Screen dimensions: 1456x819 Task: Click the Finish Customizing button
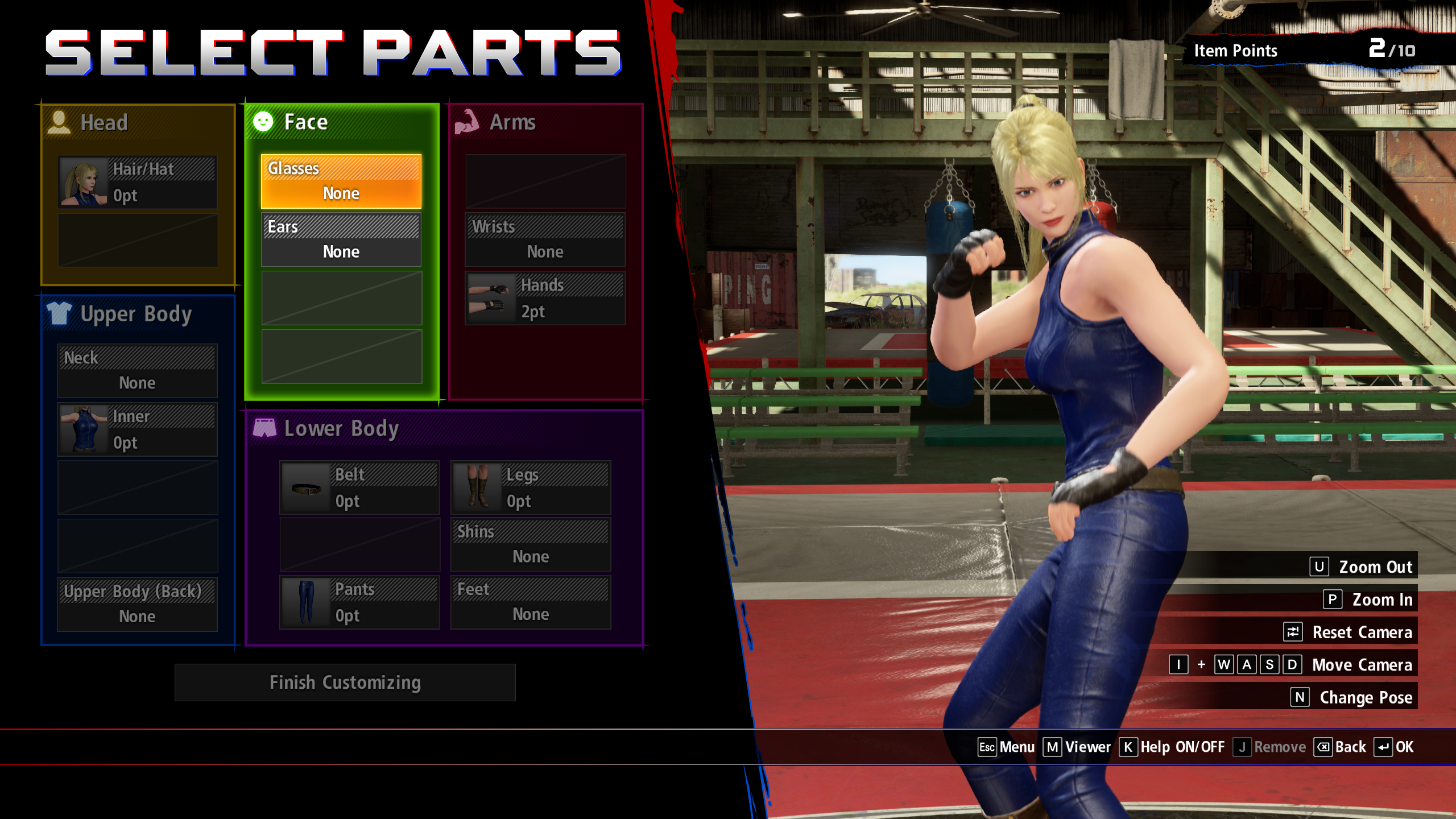tap(345, 682)
